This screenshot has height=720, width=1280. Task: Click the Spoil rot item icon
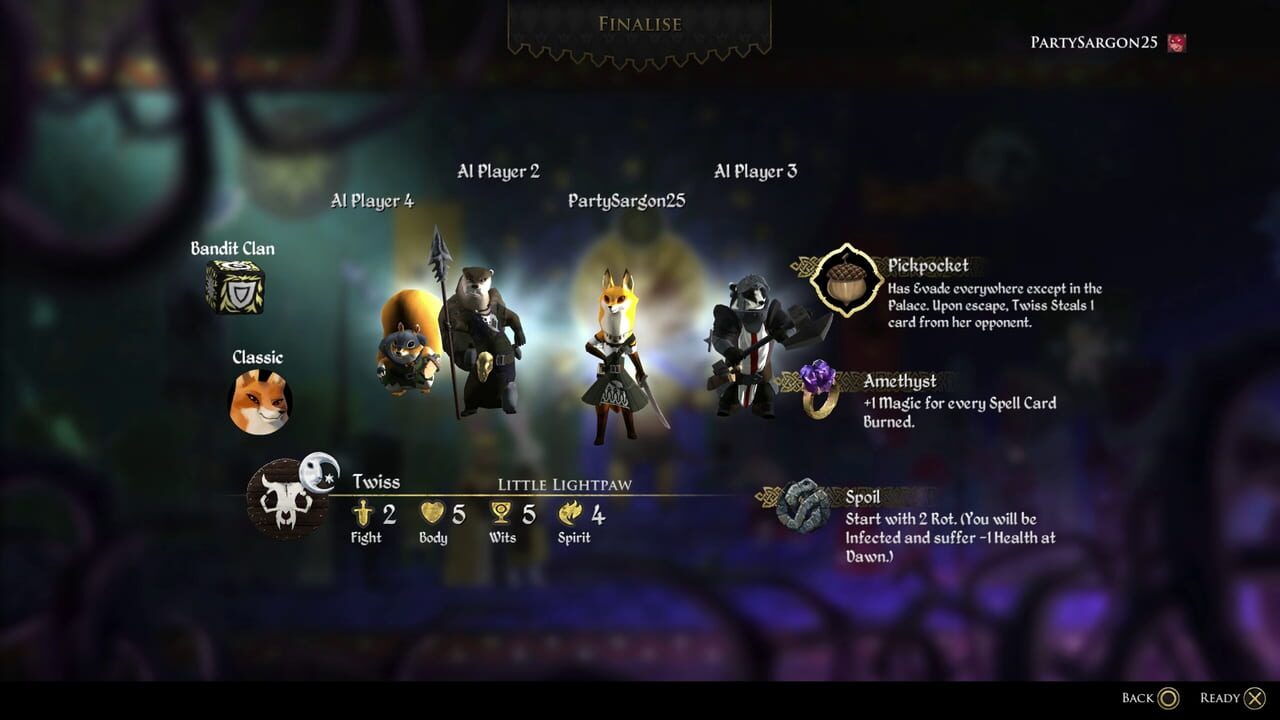800,509
